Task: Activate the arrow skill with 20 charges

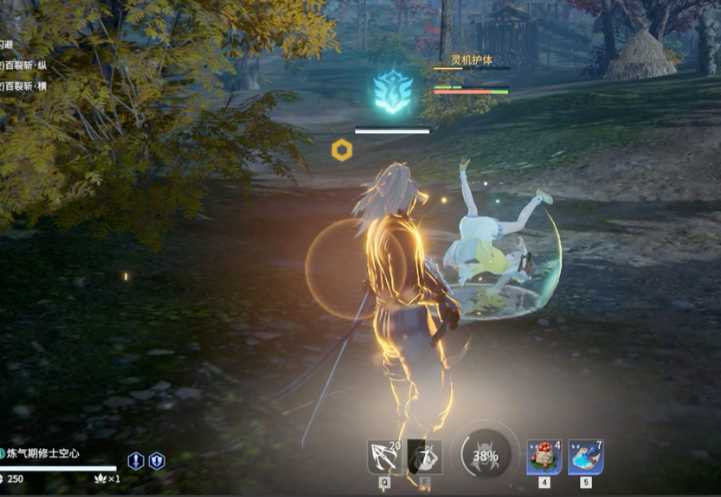Action: pos(384,457)
